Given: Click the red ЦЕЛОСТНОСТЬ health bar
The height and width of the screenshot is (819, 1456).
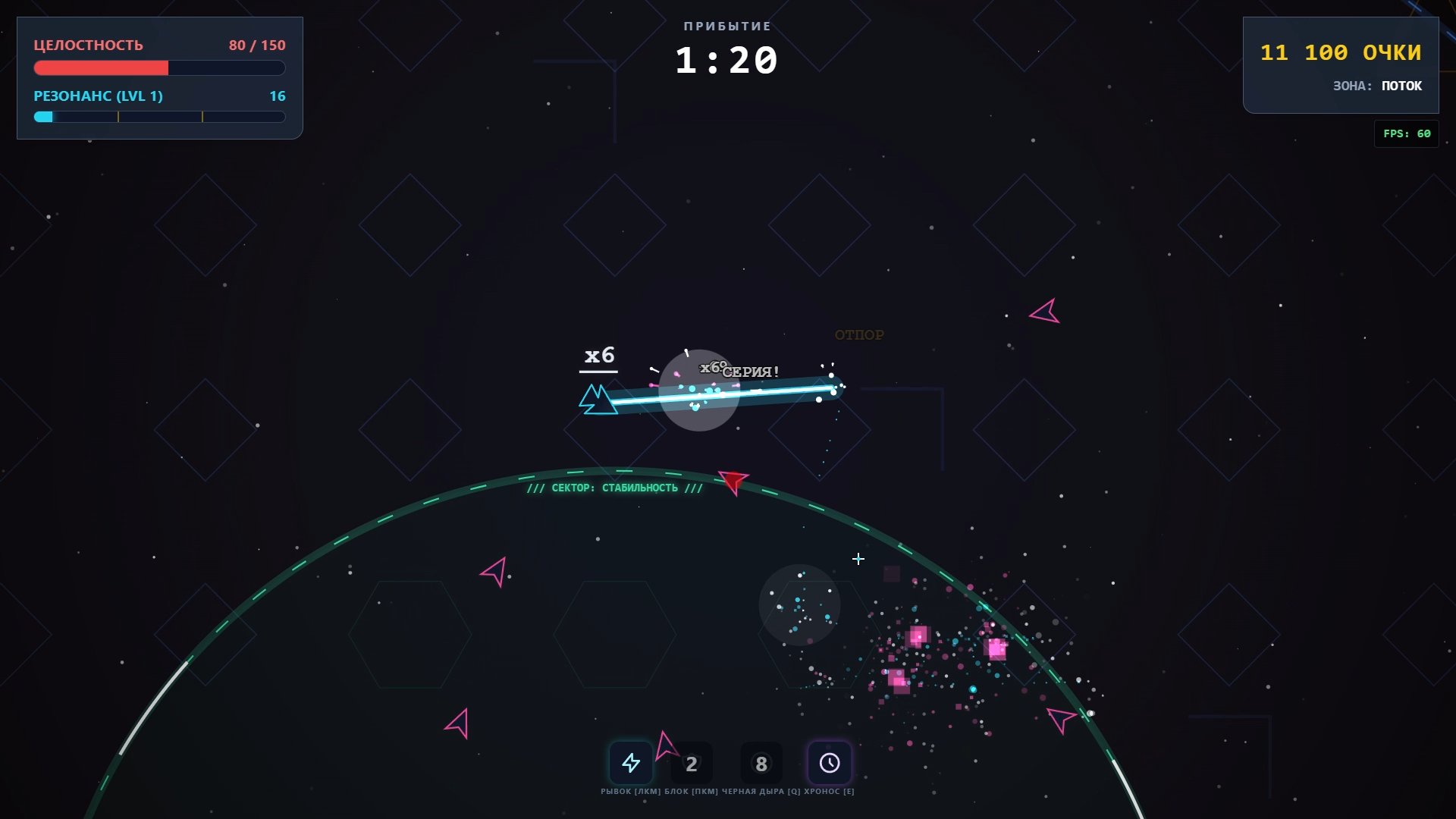Looking at the screenshot, I should coord(101,68).
